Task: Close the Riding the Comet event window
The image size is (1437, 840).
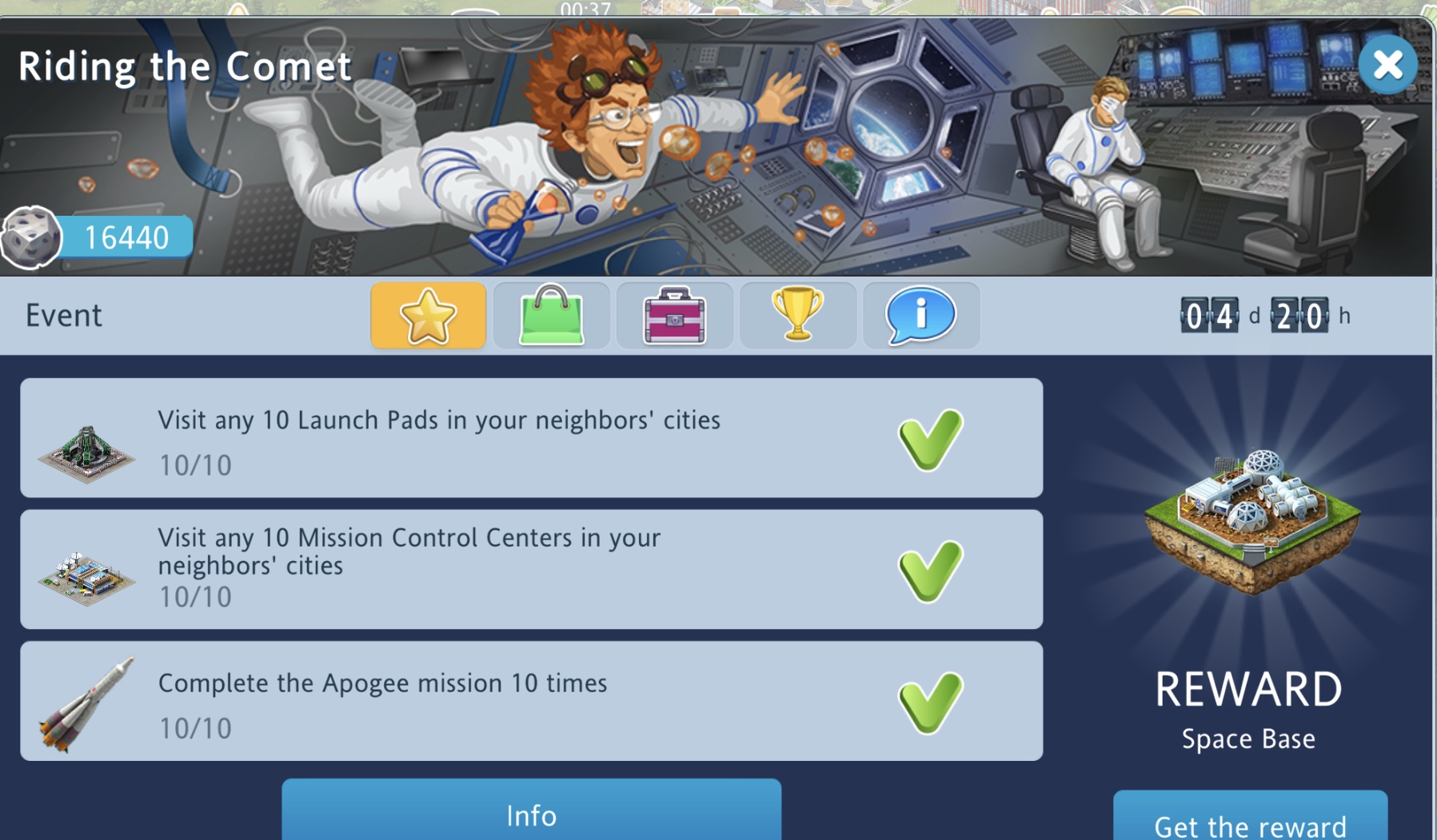Action: [x=1387, y=65]
